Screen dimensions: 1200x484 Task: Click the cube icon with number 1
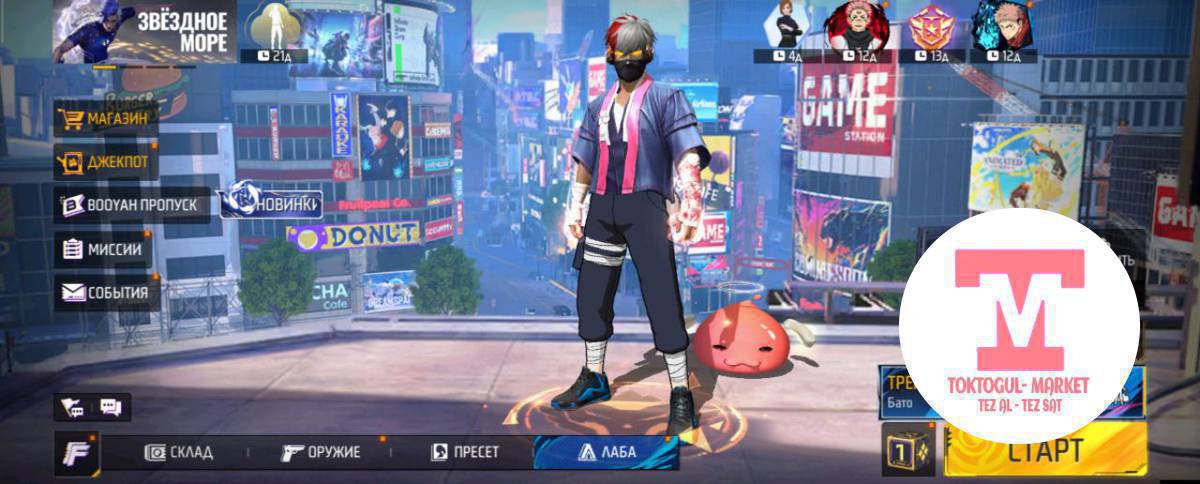tap(908, 449)
